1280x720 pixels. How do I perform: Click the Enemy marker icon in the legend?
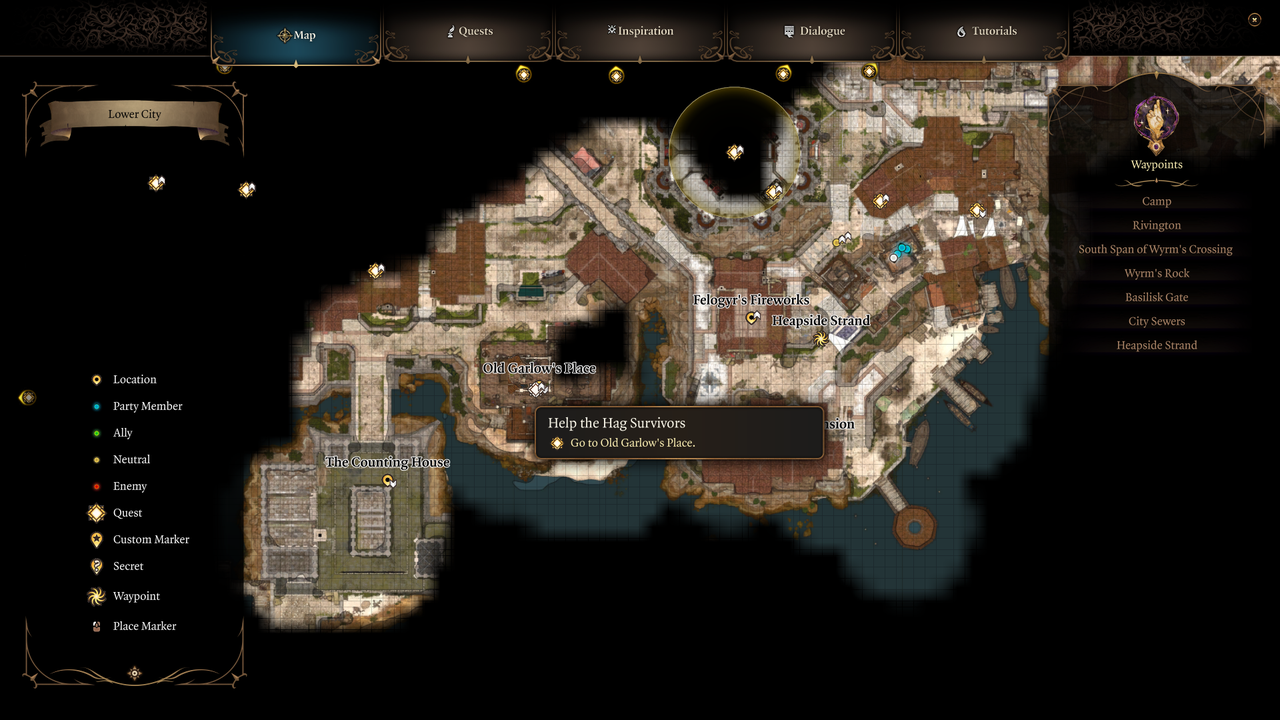click(x=96, y=486)
